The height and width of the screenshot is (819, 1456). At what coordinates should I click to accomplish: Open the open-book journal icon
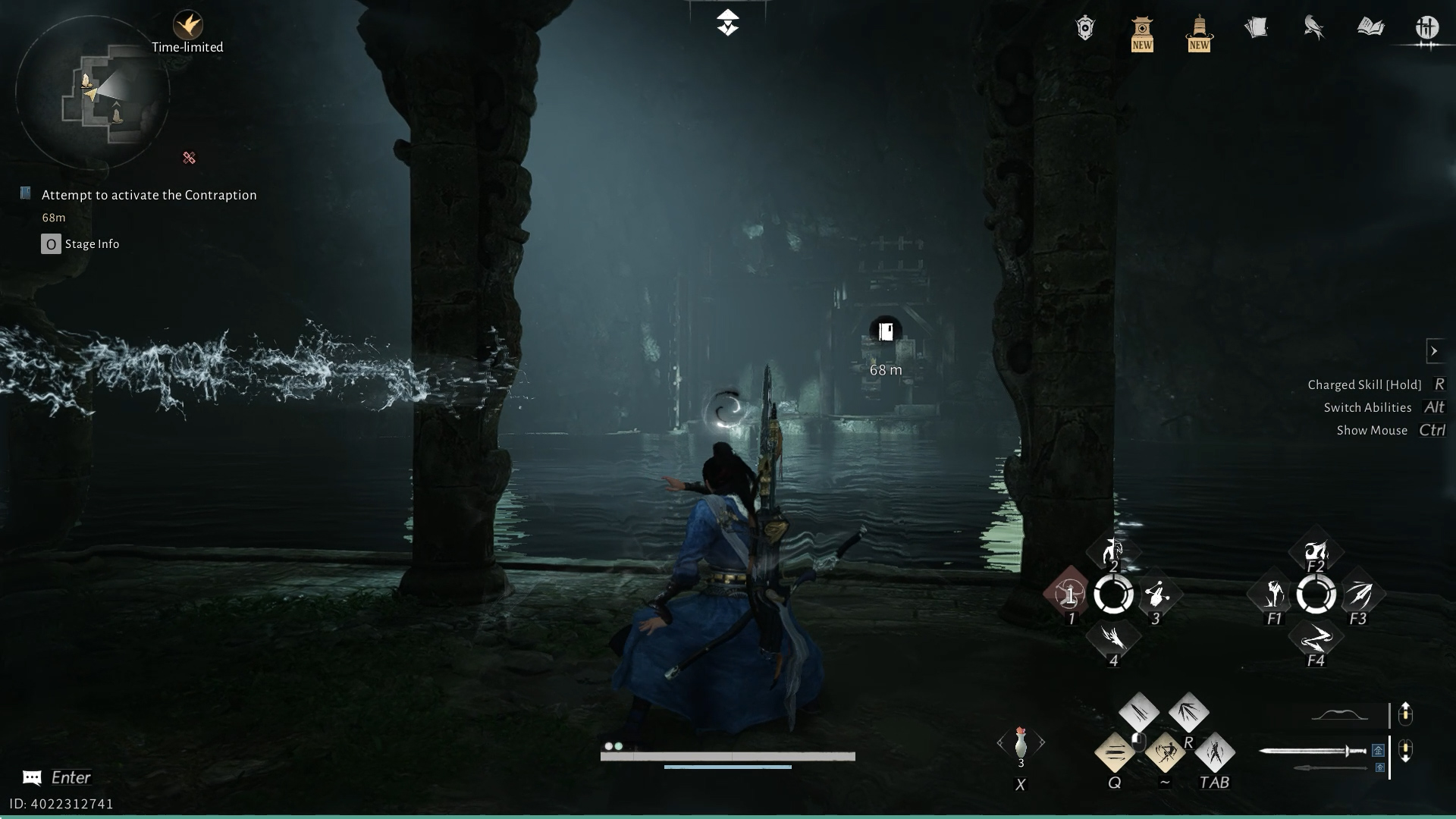click(1370, 29)
